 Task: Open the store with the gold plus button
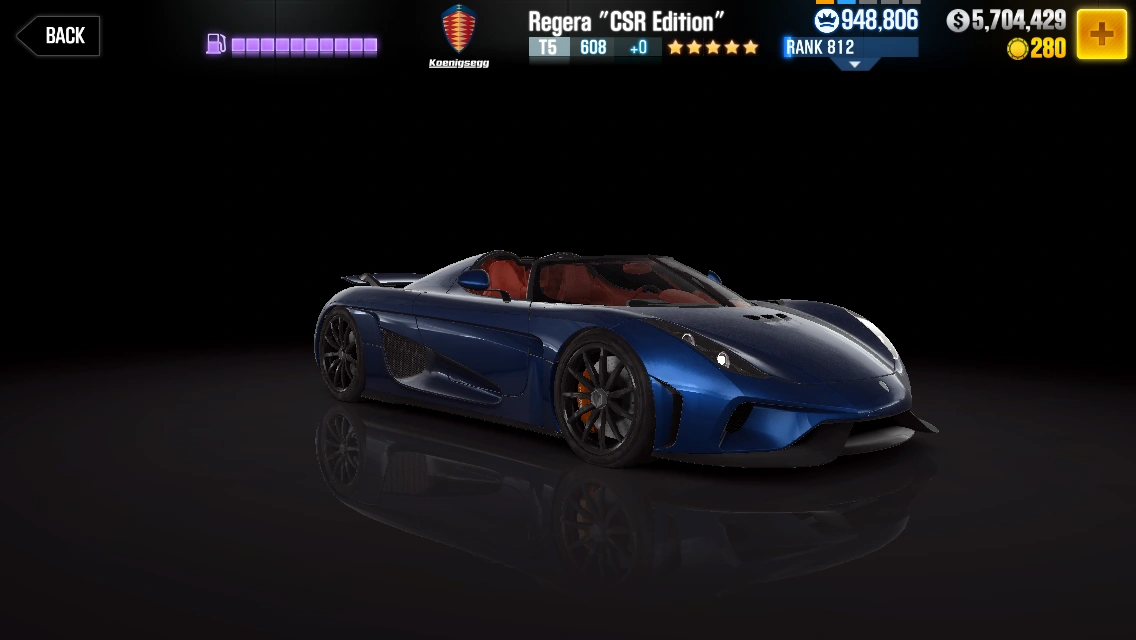coord(1101,34)
